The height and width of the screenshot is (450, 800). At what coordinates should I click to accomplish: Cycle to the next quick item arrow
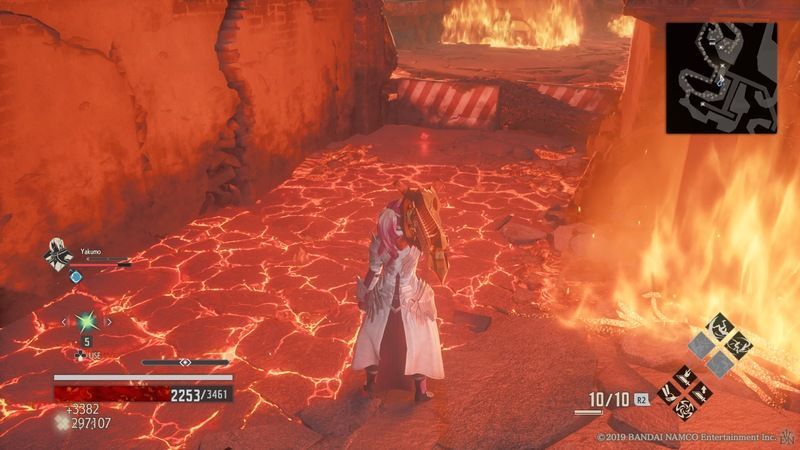109,322
